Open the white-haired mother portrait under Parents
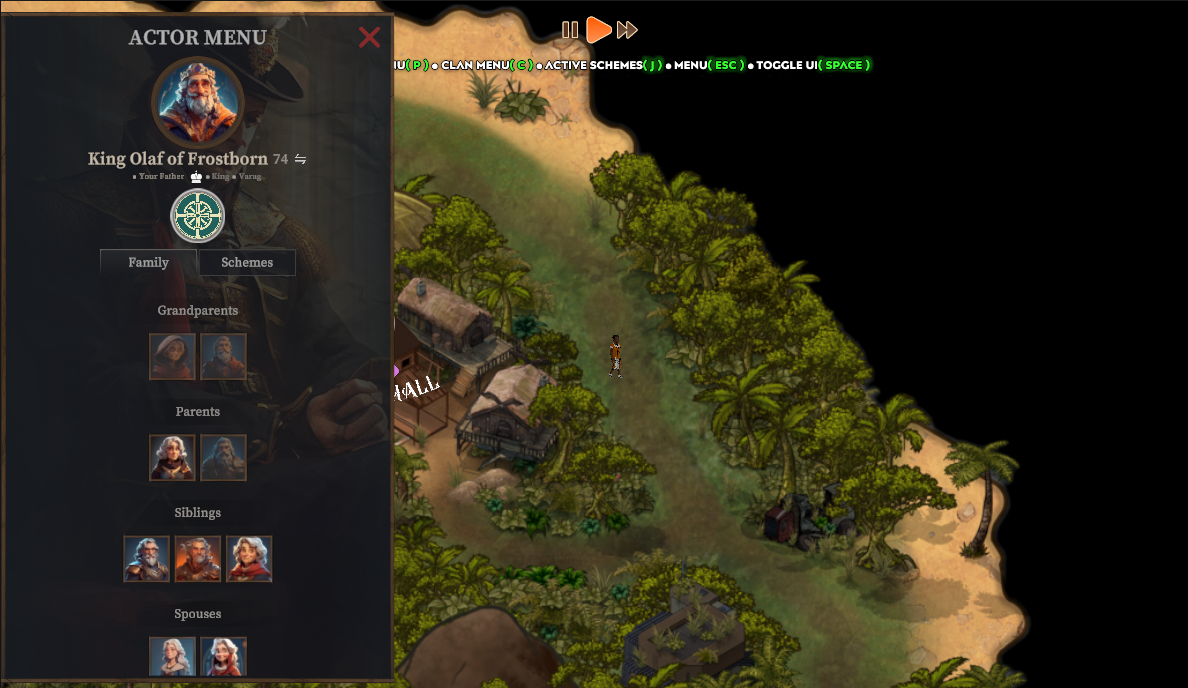Viewport: 1188px width, 688px height. (172, 457)
